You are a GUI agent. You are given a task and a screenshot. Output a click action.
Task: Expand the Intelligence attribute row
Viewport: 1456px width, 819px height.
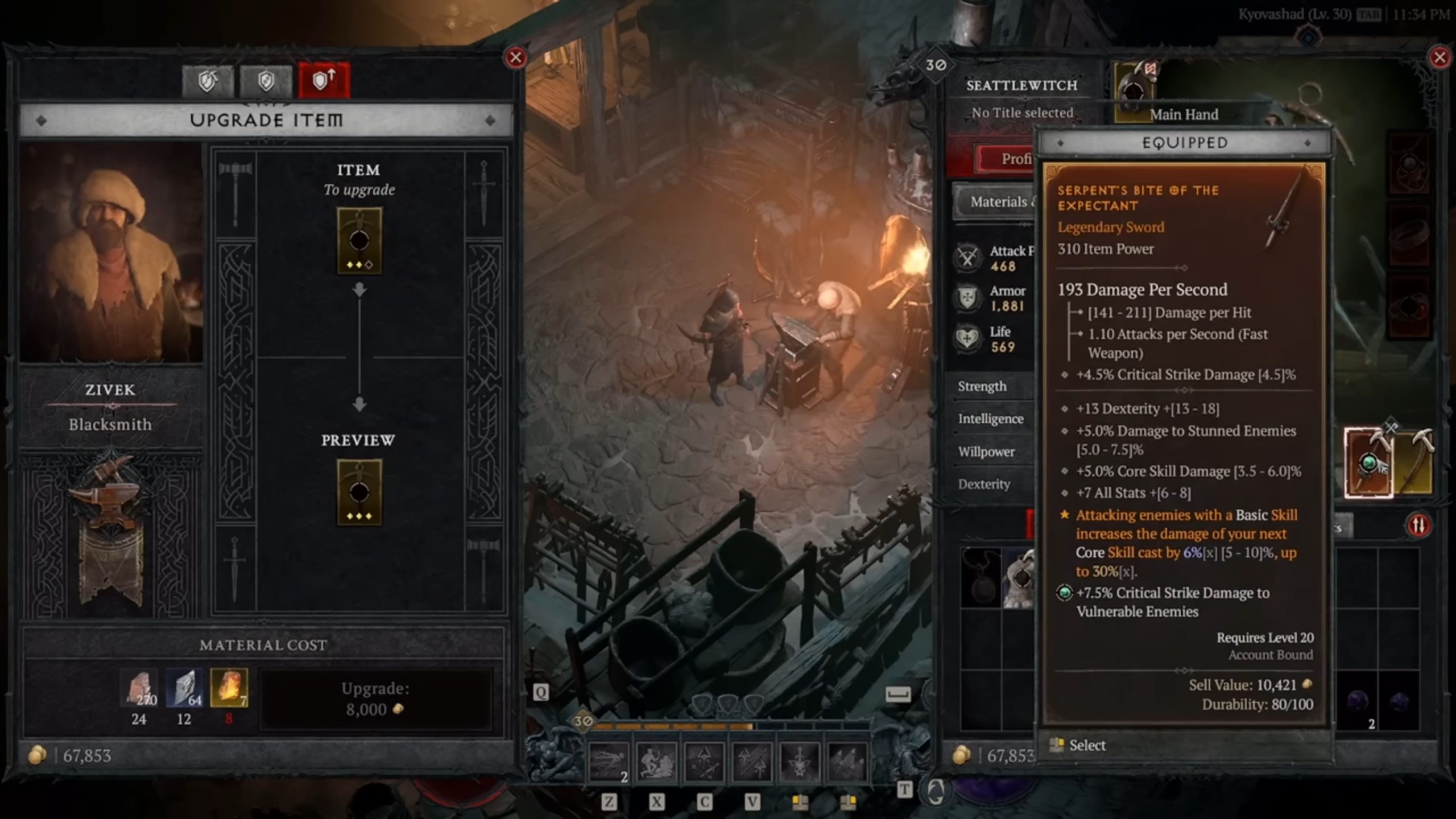coord(991,419)
